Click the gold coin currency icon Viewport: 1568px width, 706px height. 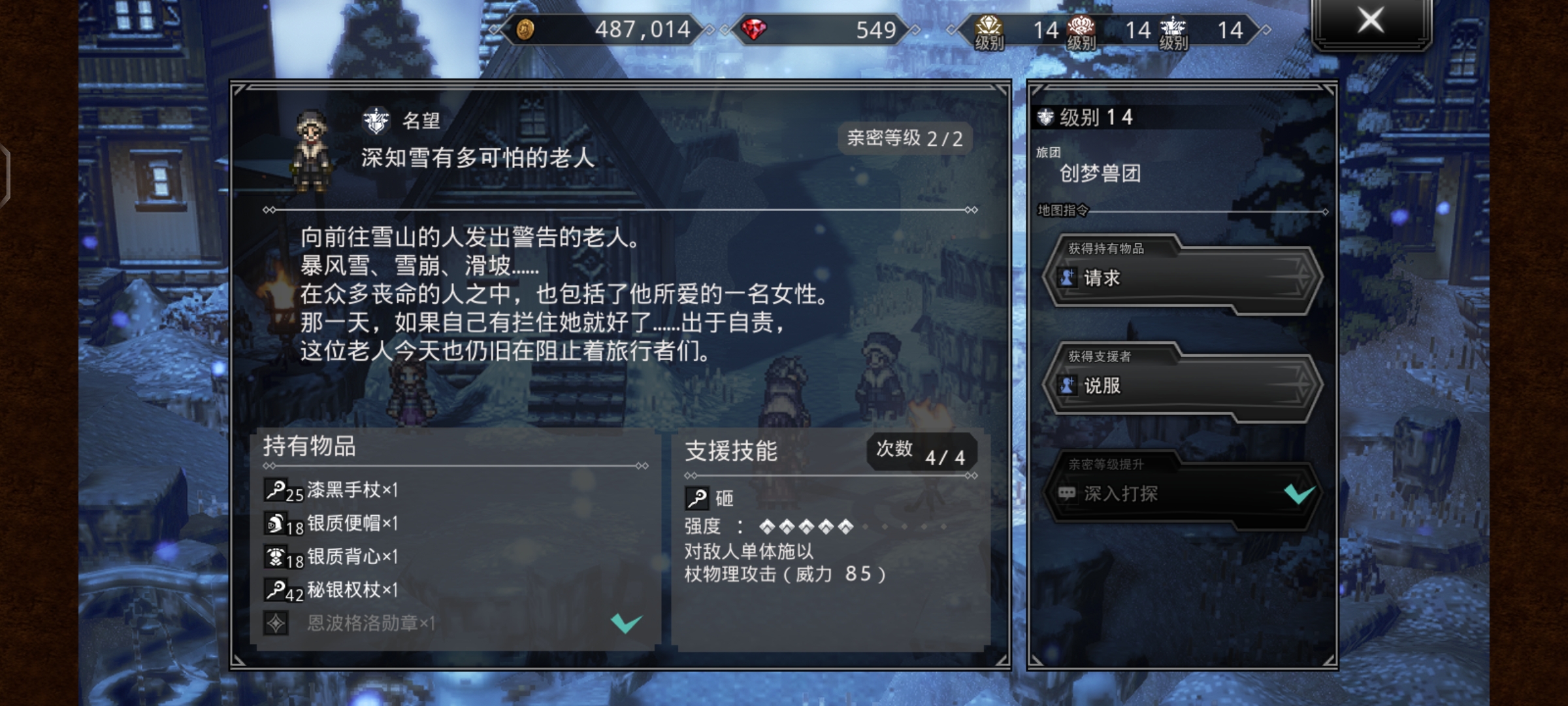(x=527, y=30)
